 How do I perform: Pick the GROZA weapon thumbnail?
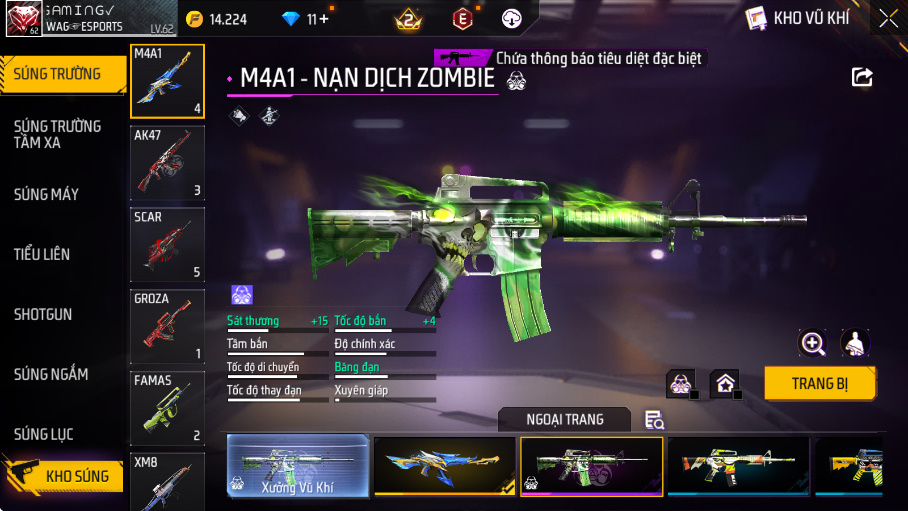tap(168, 326)
